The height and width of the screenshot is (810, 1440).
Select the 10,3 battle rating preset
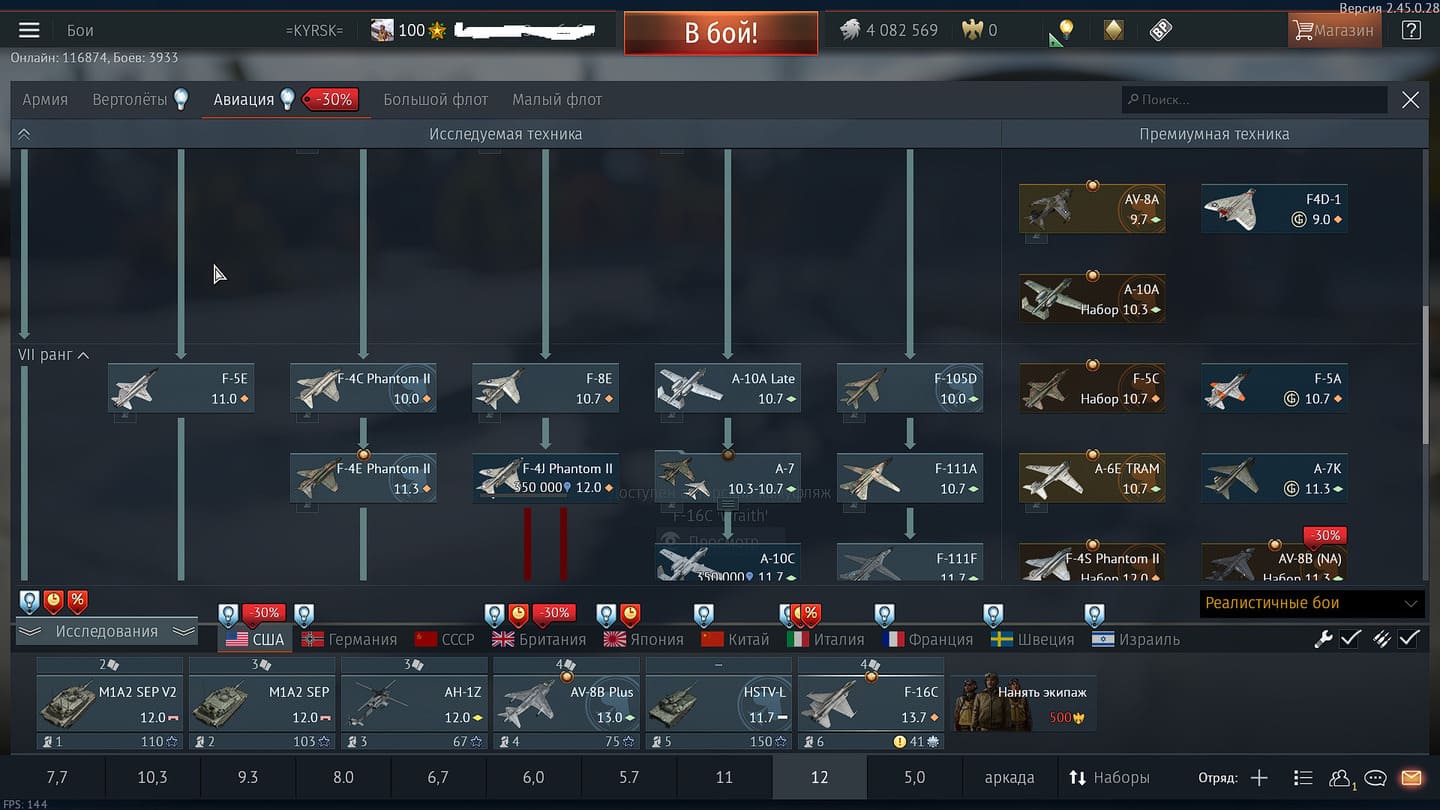point(152,777)
